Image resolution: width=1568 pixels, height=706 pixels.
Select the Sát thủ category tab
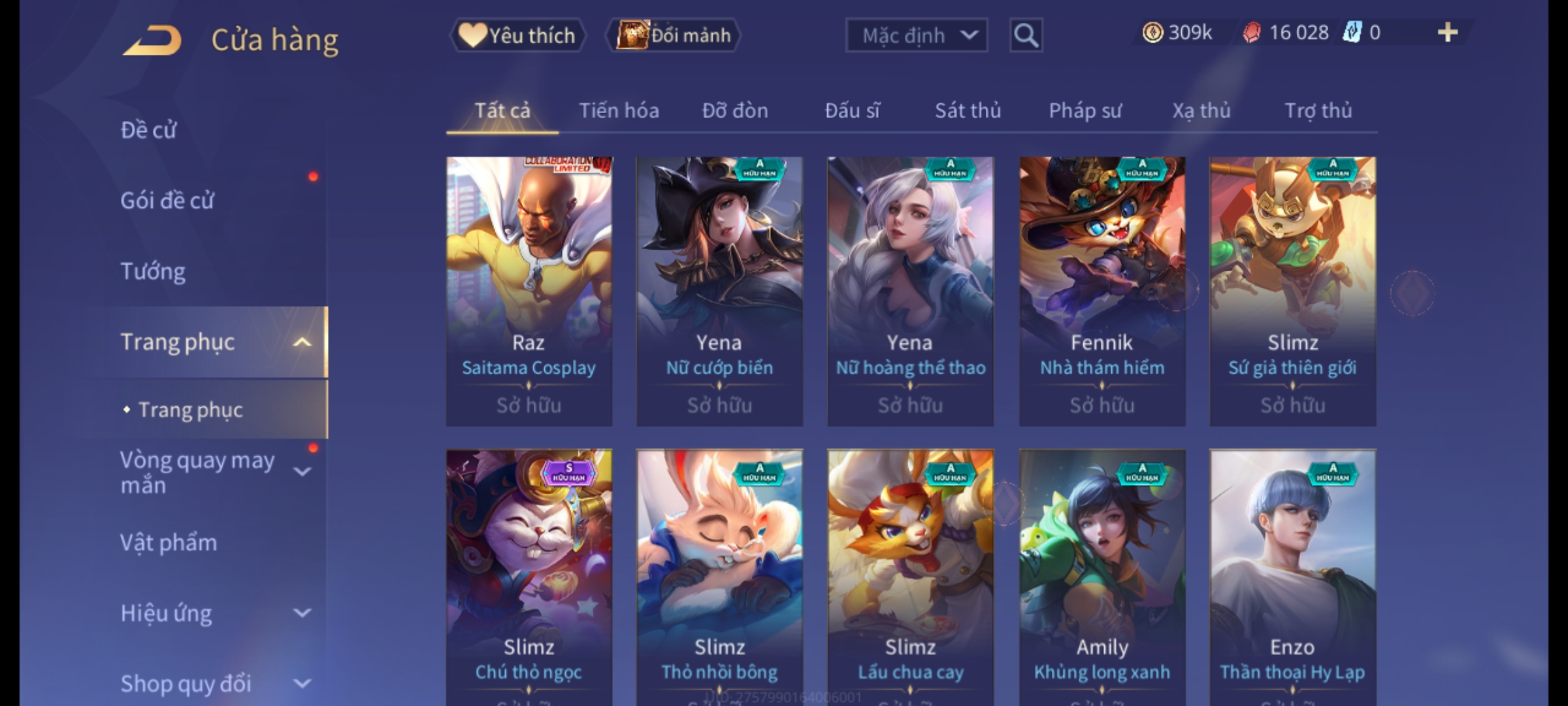[968, 111]
